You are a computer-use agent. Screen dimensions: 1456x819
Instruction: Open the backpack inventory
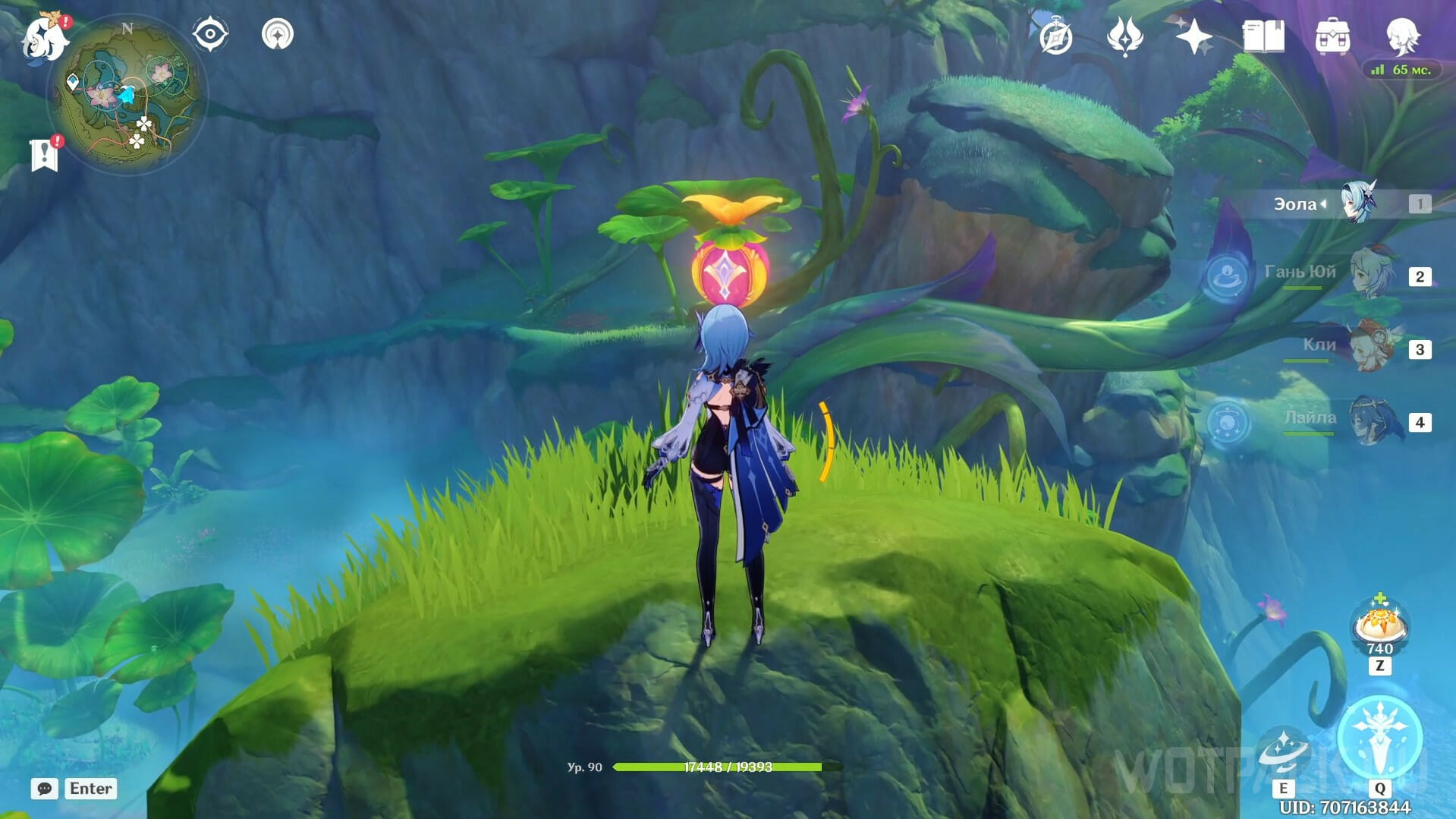pyautogui.click(x=1332, y=36)
